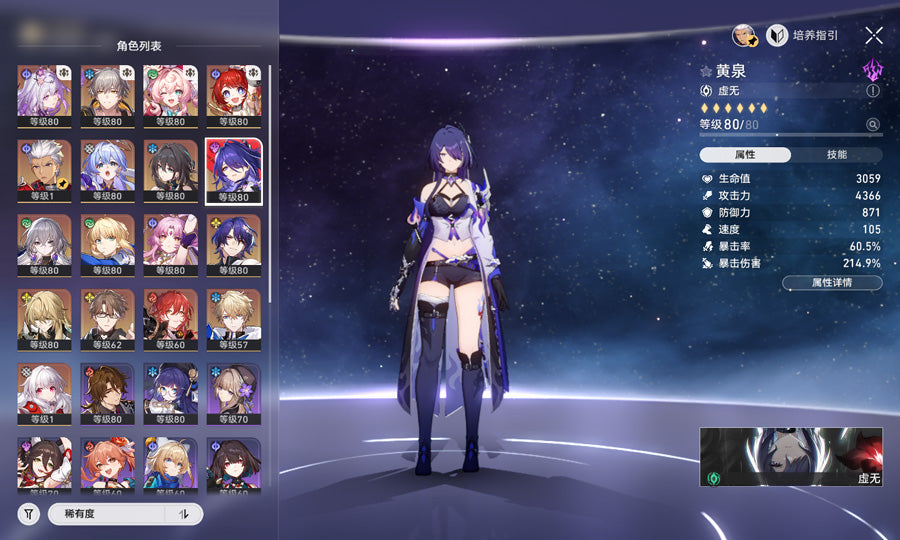Switch to the 技能 skills tab
Viewport: 900px width, 540px height.
tap(837, 155)
